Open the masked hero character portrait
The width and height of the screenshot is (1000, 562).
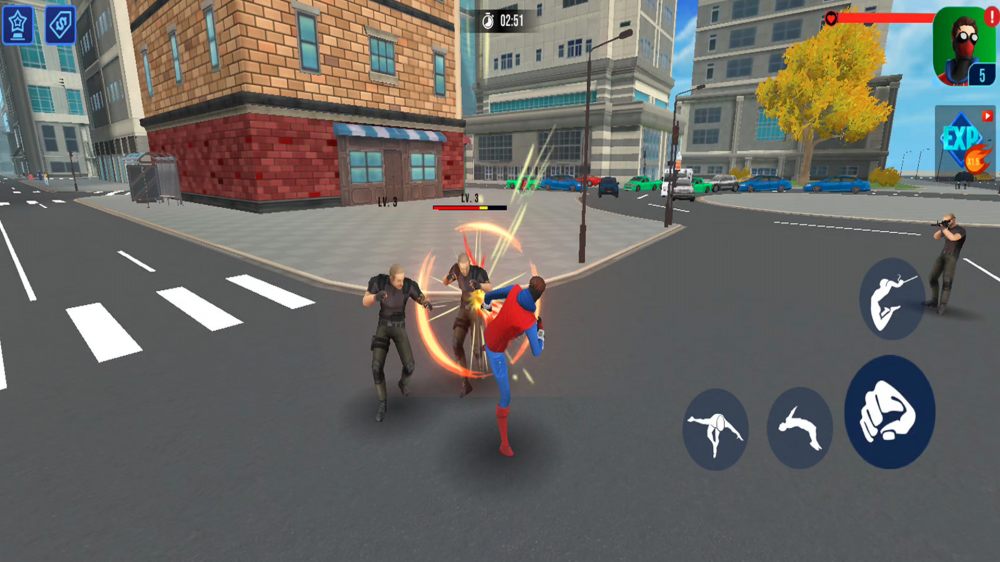963,47
